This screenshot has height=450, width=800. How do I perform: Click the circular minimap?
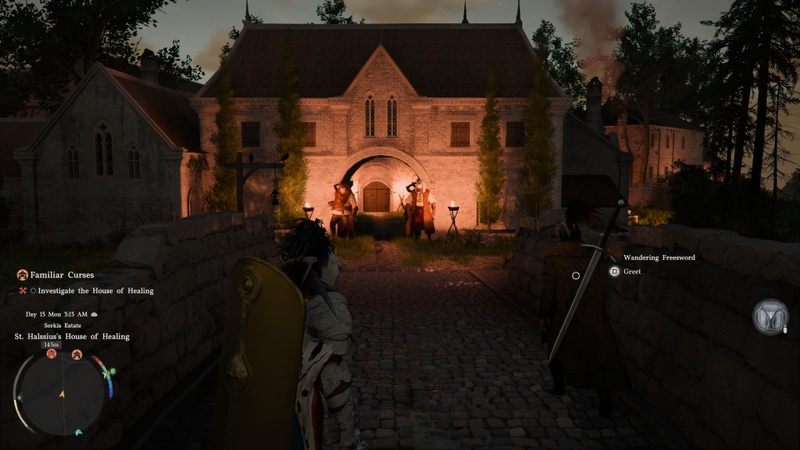coord(62,392)
